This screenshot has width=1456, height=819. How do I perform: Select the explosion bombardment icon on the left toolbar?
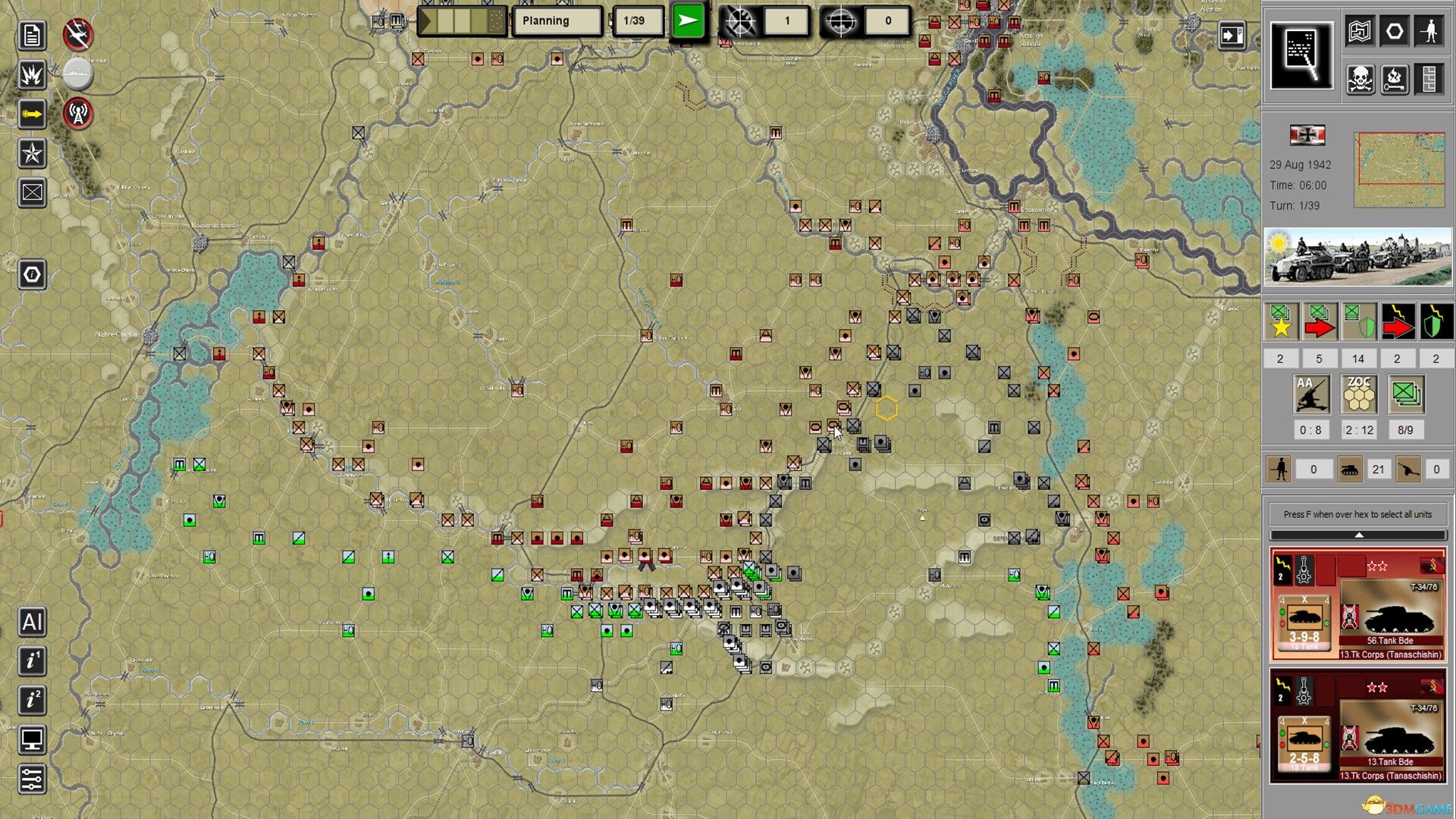[31, 75]
